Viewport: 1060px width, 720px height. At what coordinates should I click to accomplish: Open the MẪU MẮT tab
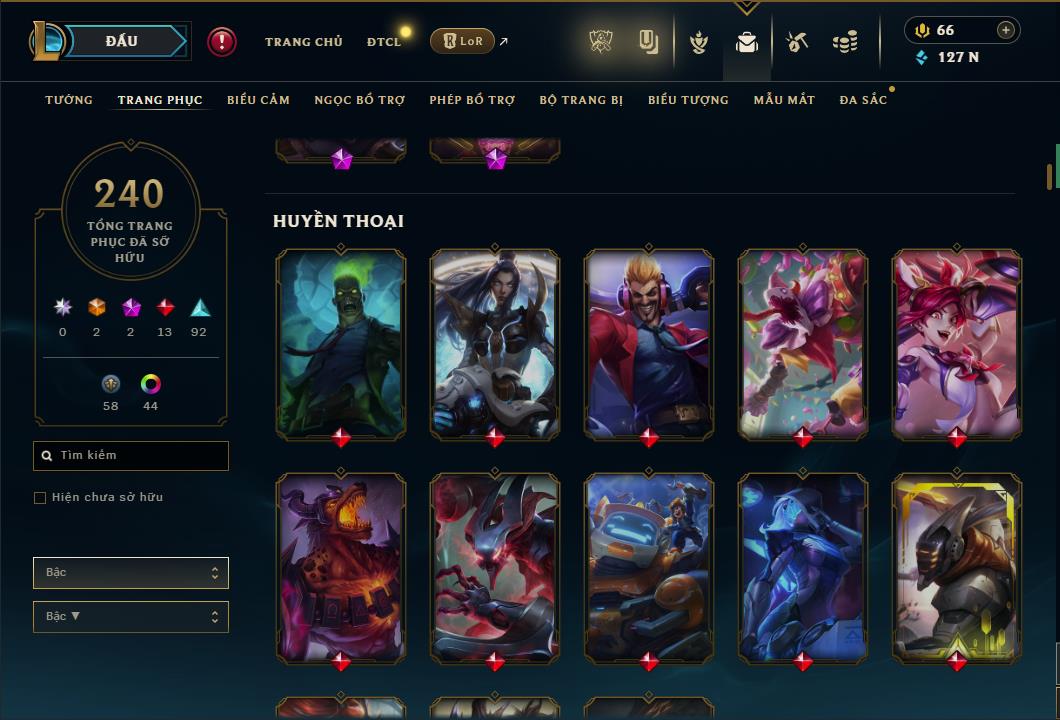click(784, 100)
